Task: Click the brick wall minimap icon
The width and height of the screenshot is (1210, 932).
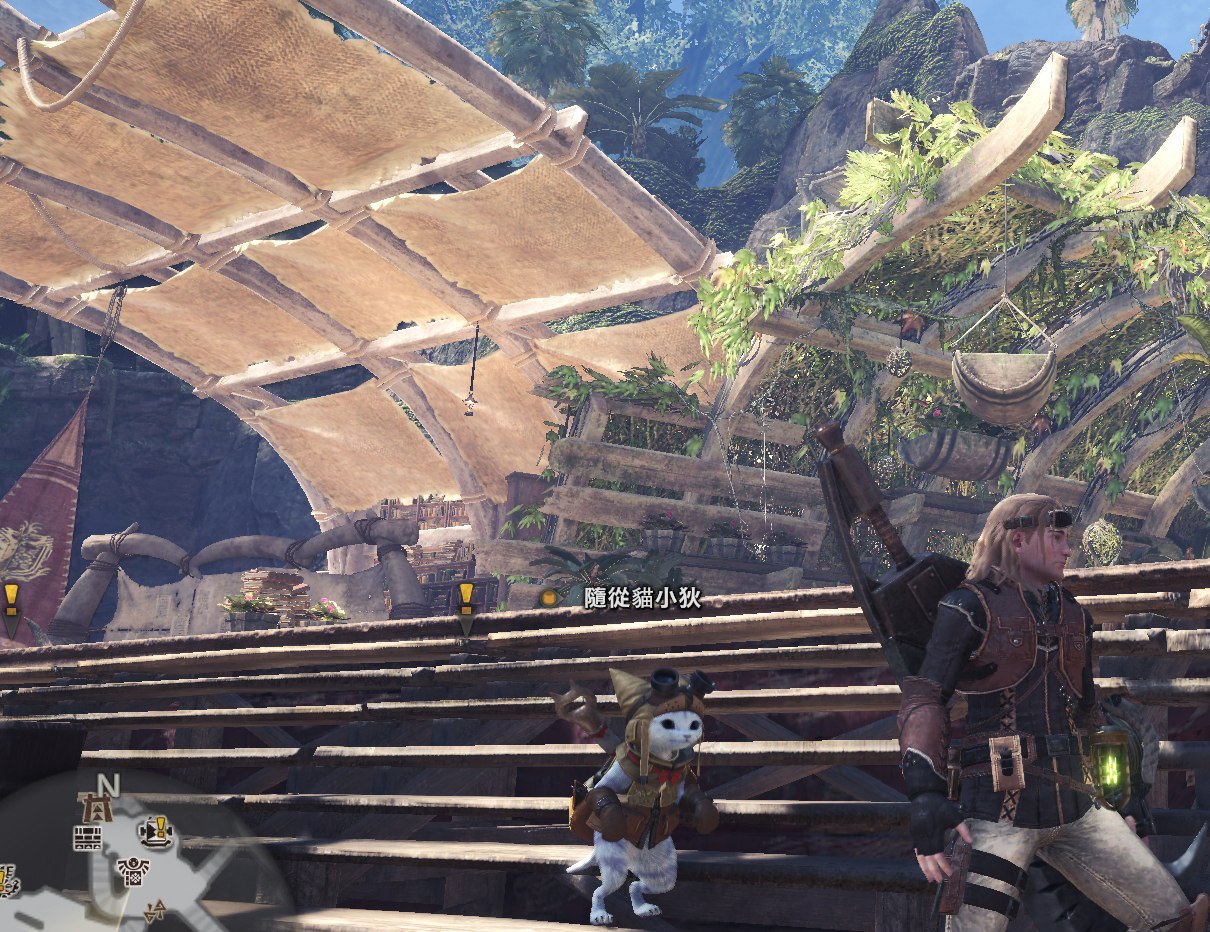Action: (x=88, y=839)
